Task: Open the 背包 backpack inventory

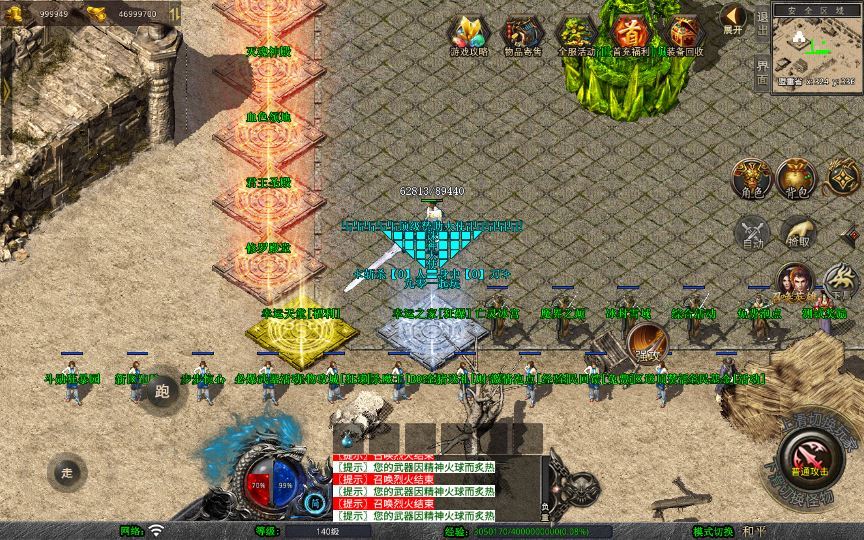Action: coord(797,178)
